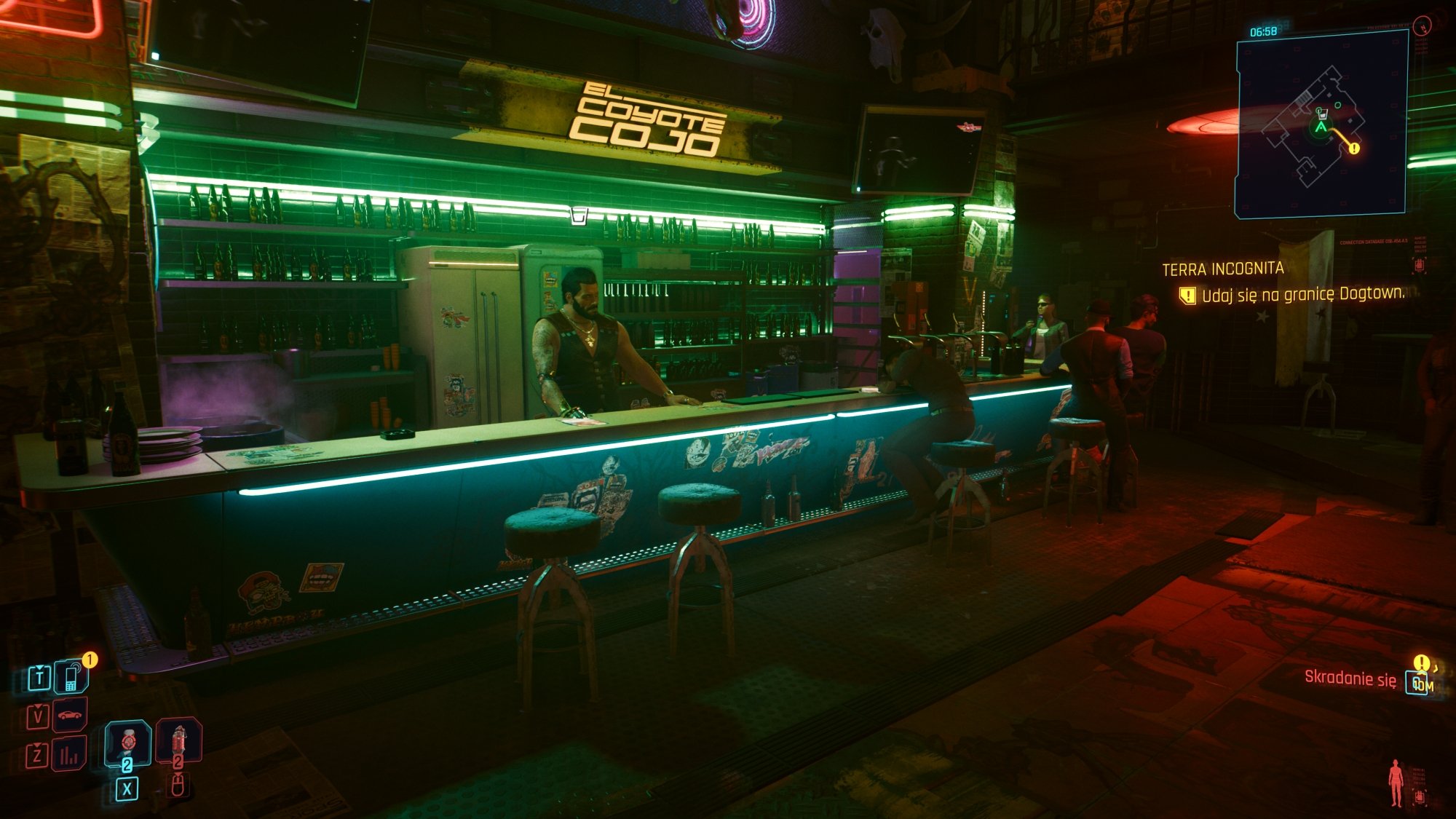Click the CONNECTION DATABASE readout text

[x=1374, y=242]
